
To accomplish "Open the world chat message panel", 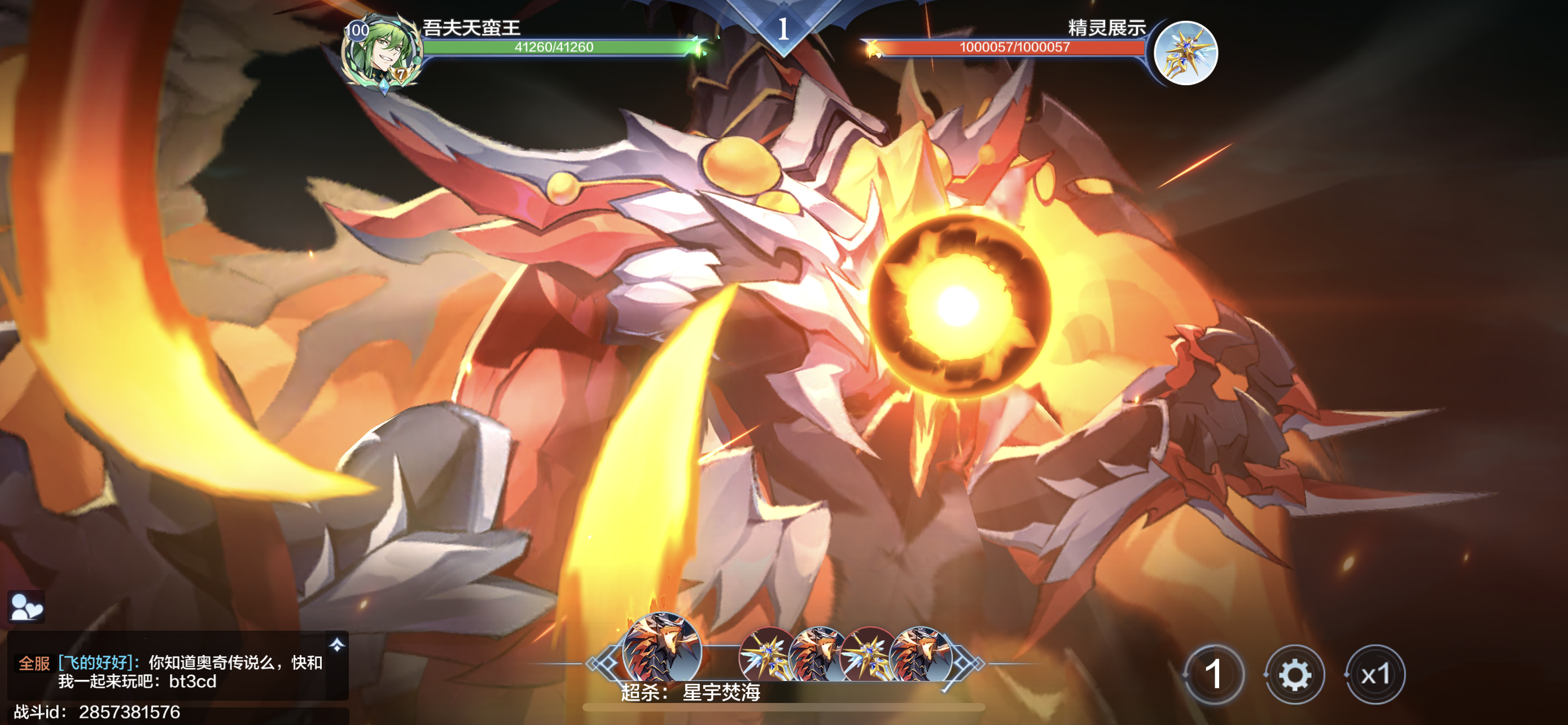I will [x=170, y=671].
